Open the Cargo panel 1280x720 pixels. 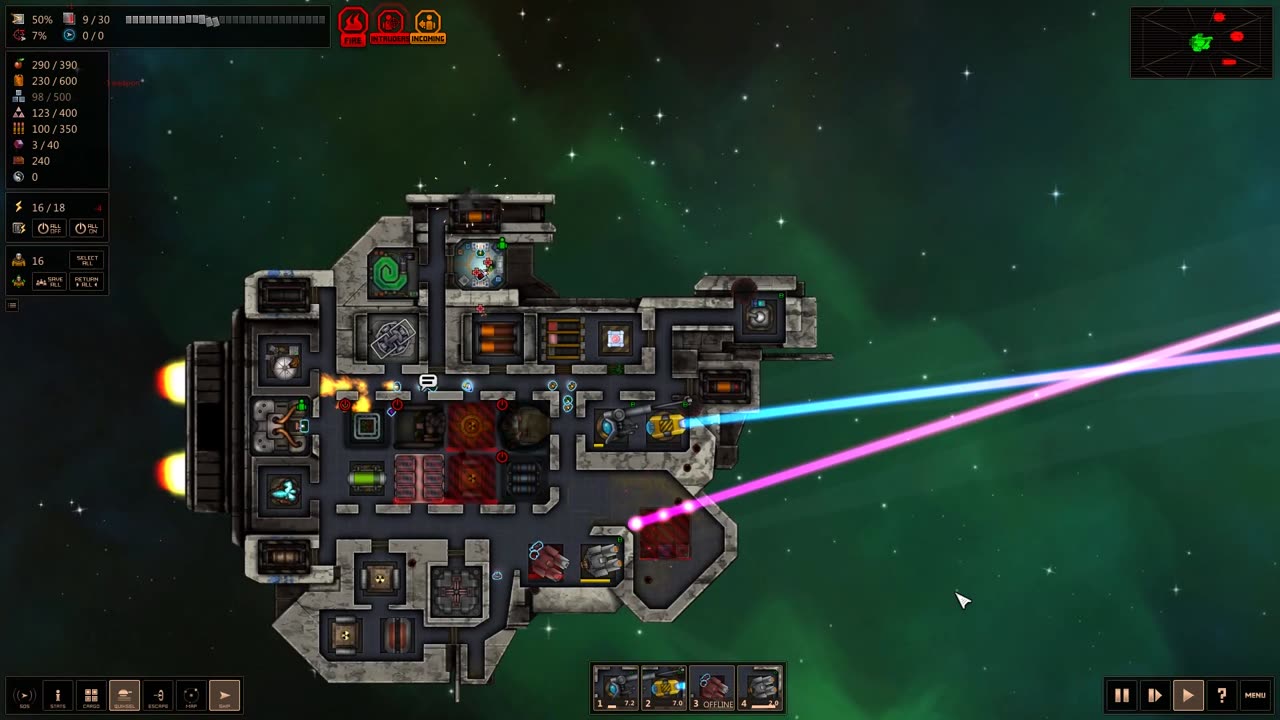pos(91,695)
